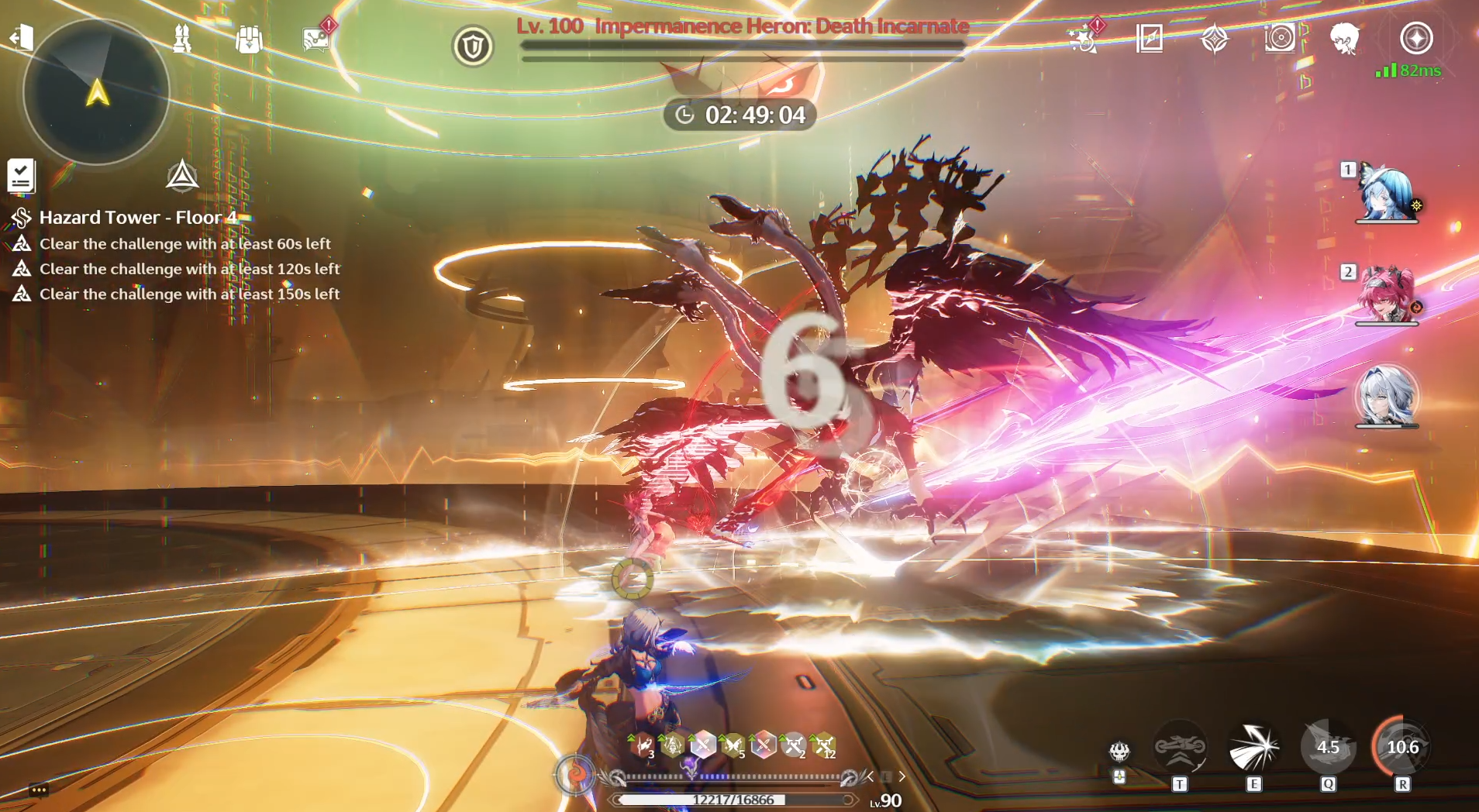Select the white-haired character portrait
This screenshot has width=1479, height=812.
[1387, 397]
